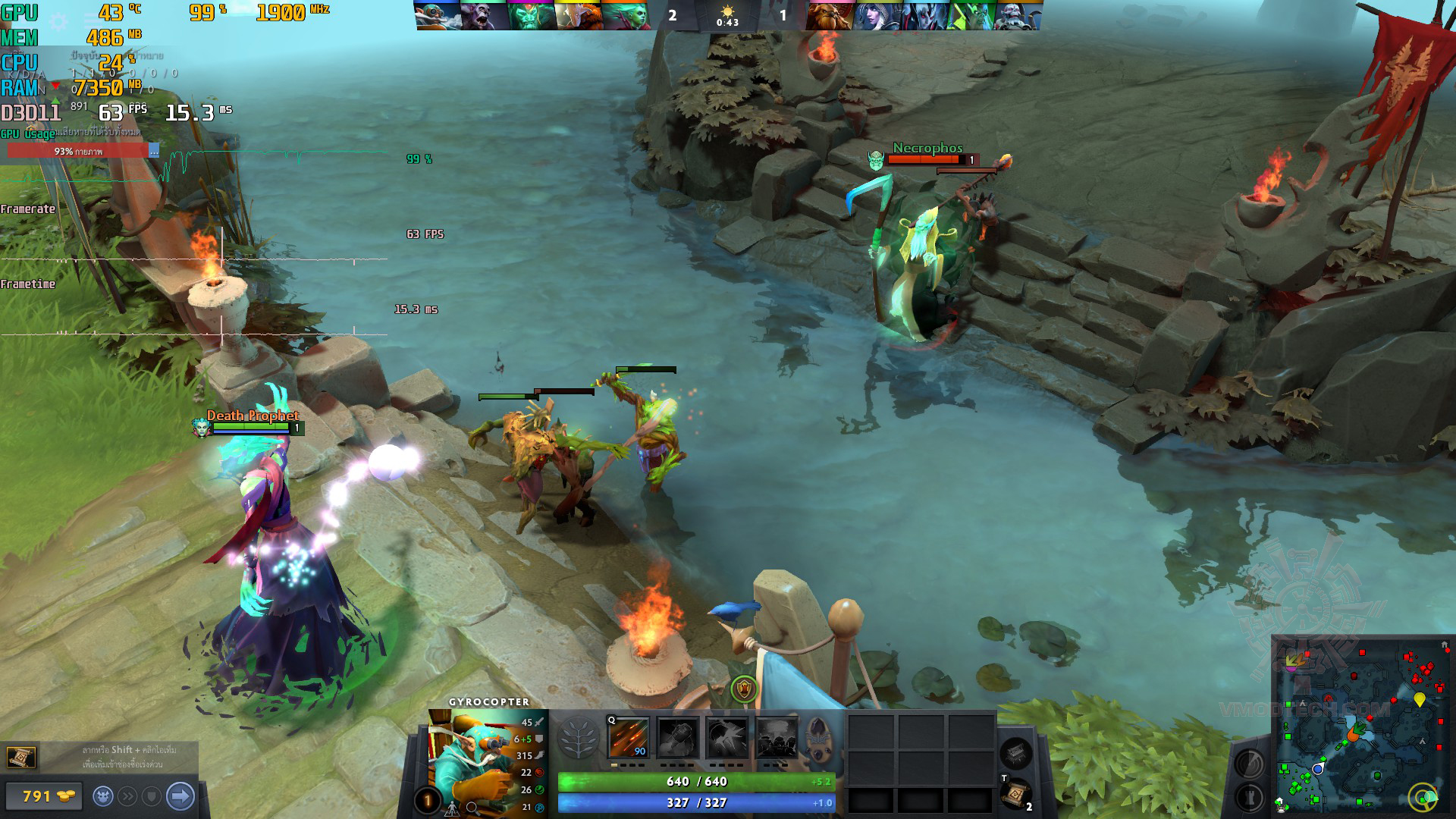Open the stash beside the inventory
The height and width of the screenshot is (819, 1456).
[x=1015, y=752]
